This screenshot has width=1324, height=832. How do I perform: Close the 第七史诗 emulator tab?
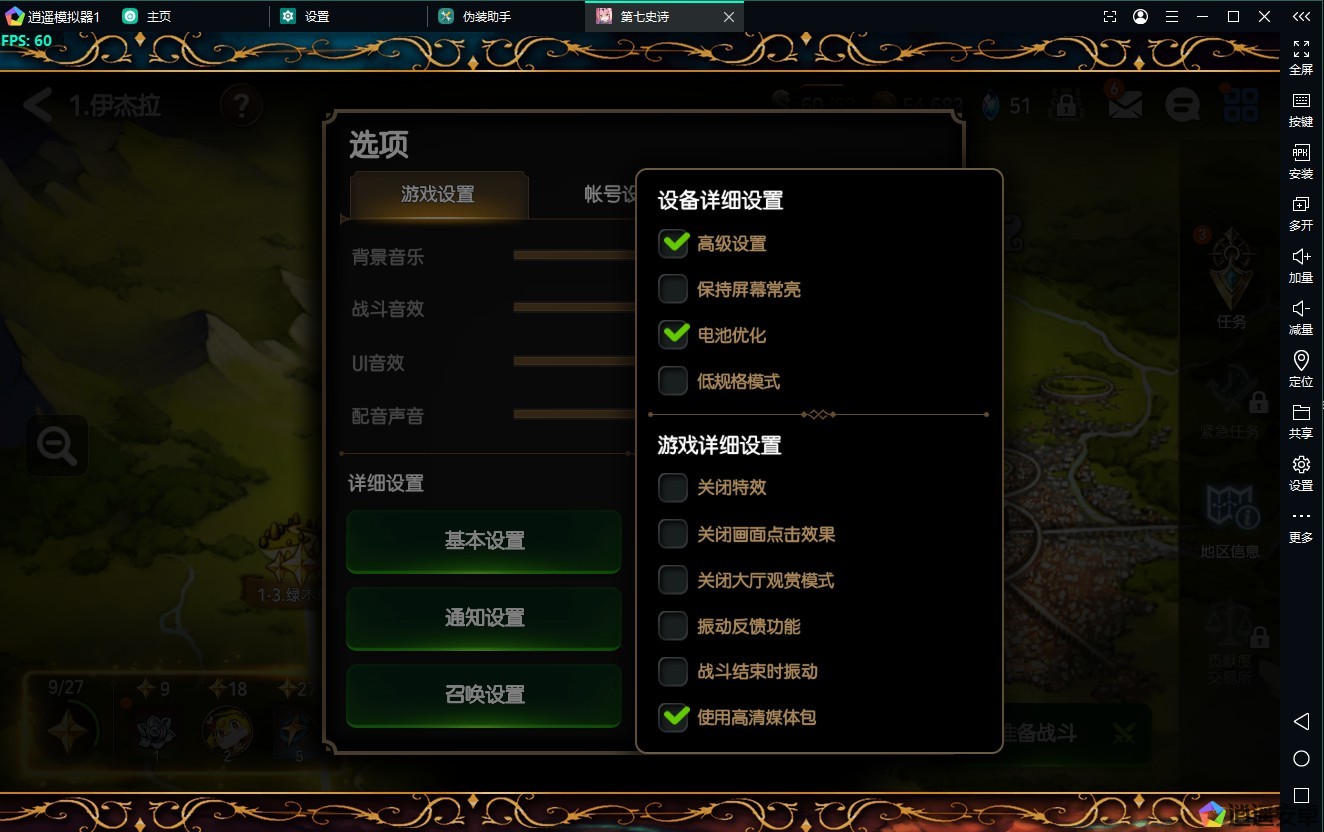coord(729,17)
